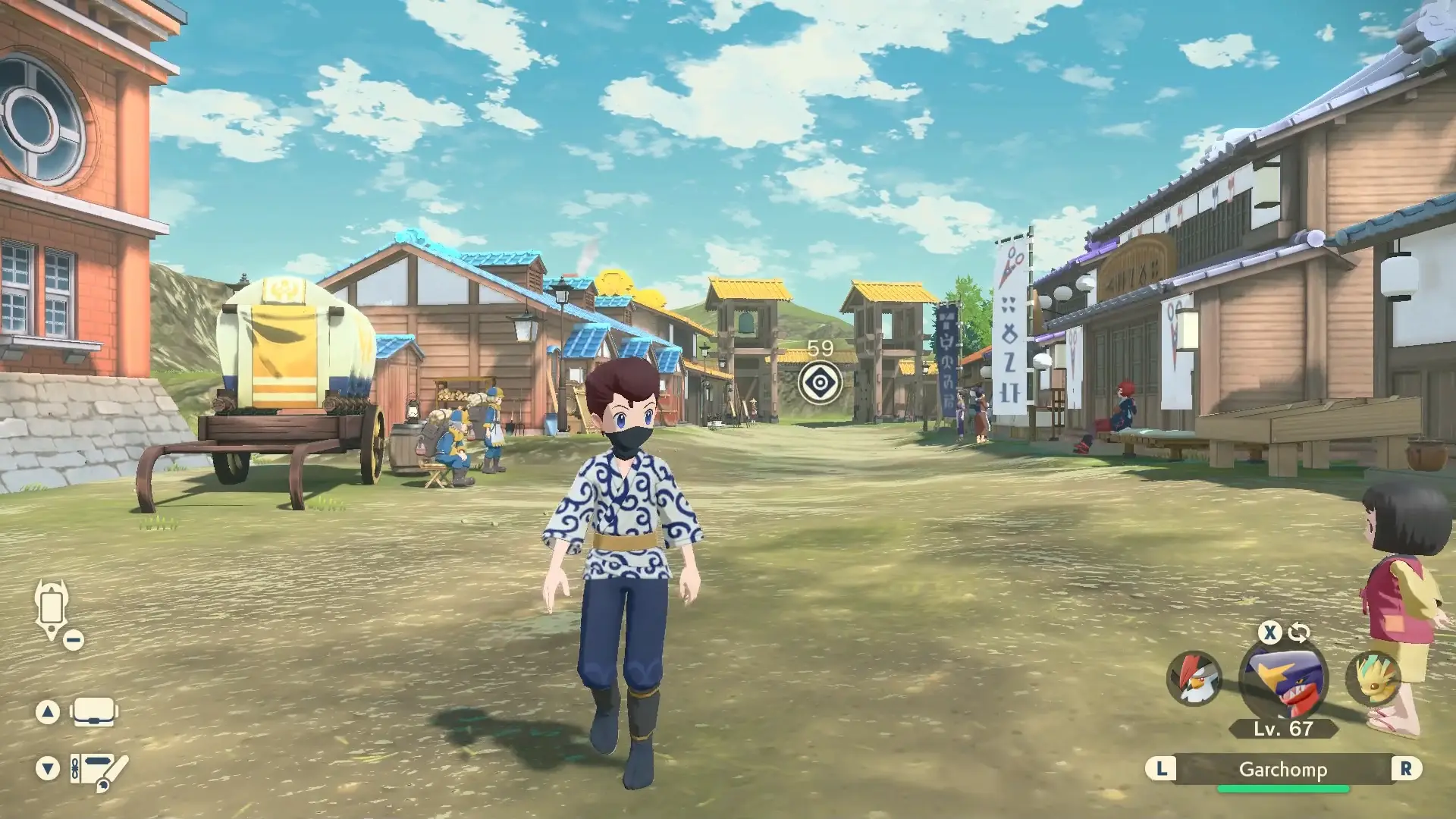The height and width of the screenshot is (819, 1456).
Task: Select the Leafeon party icon
Action: click(1373, 677)
